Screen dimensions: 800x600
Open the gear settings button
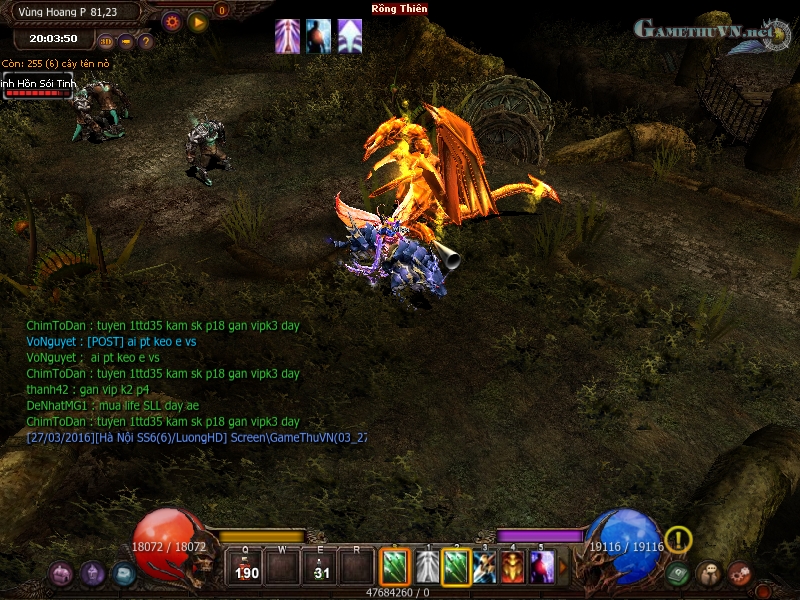(x=171, y=20)
